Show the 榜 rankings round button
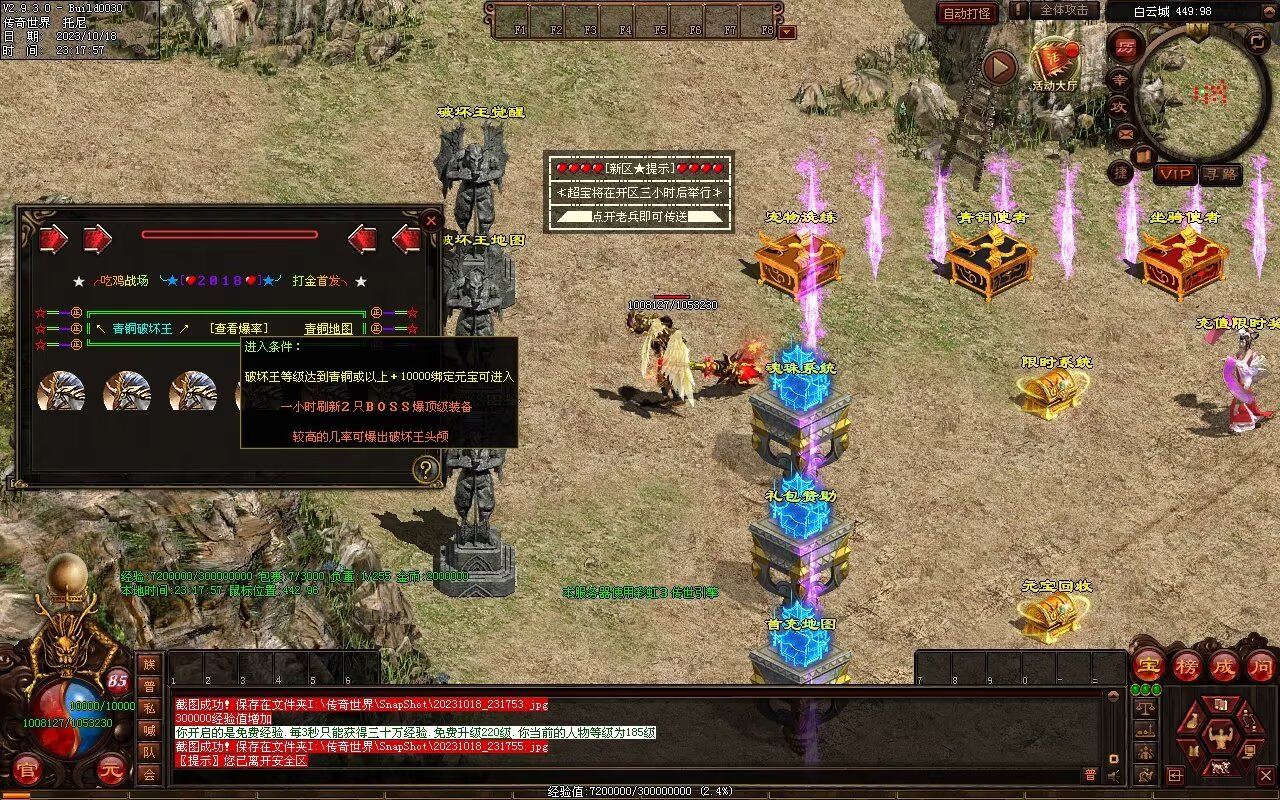1280x800 pixels. pyautogui.click(x=1186, y=665)
